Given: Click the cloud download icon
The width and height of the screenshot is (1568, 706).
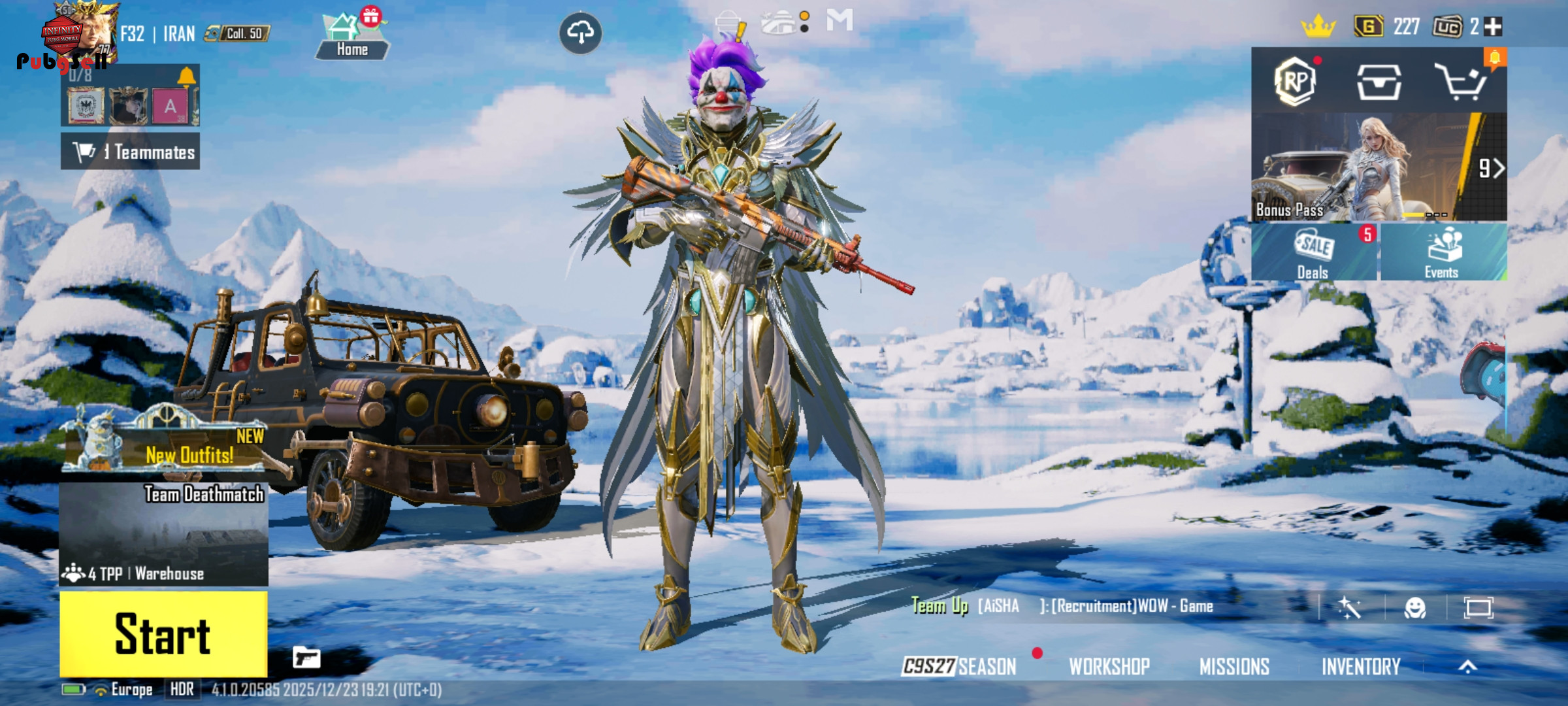Looking at the screenshot, I should (580, 33).
